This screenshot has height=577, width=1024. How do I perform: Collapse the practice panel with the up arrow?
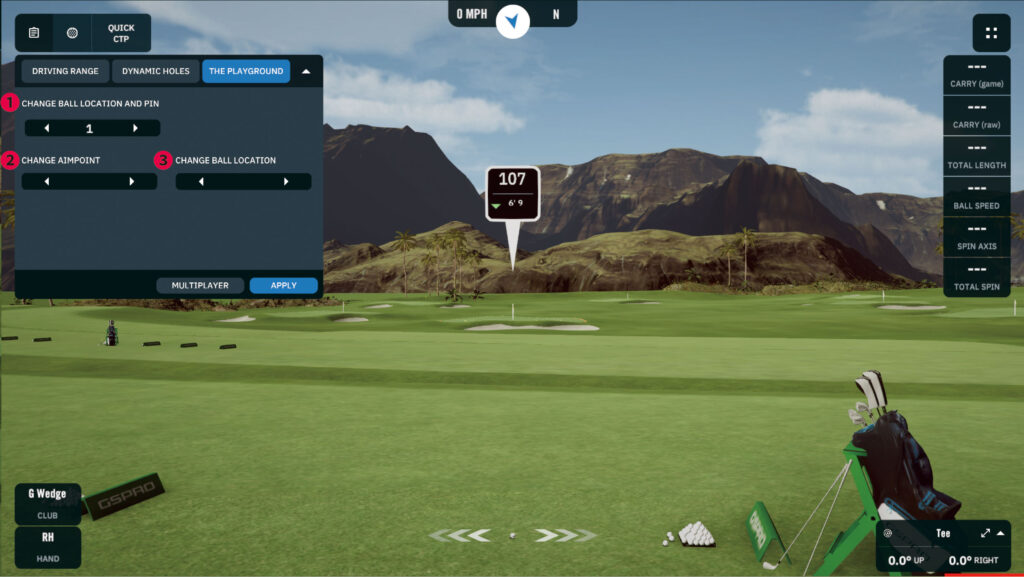click(306, 72)
